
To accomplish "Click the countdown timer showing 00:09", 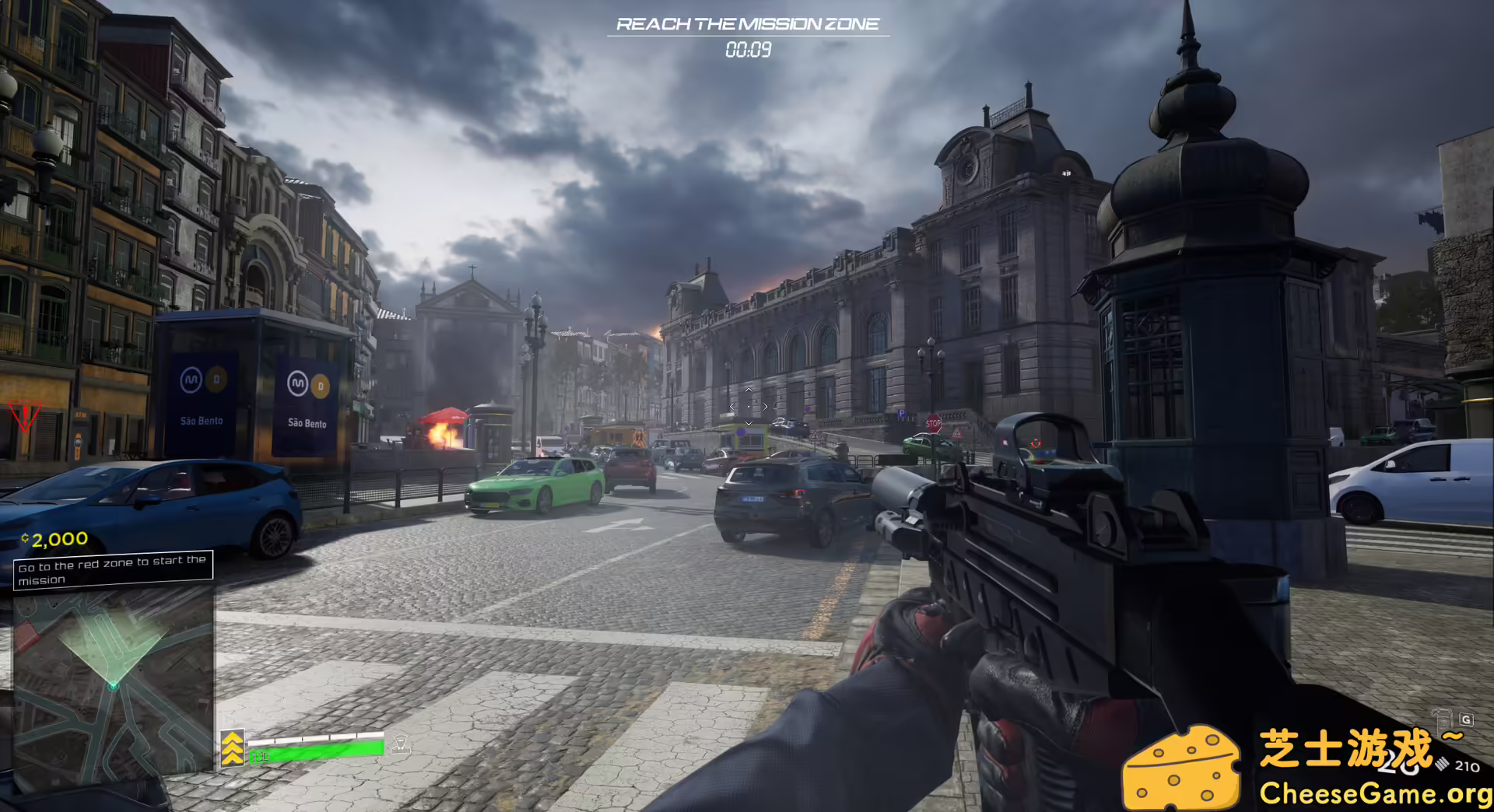I will (x=747, y=51).
